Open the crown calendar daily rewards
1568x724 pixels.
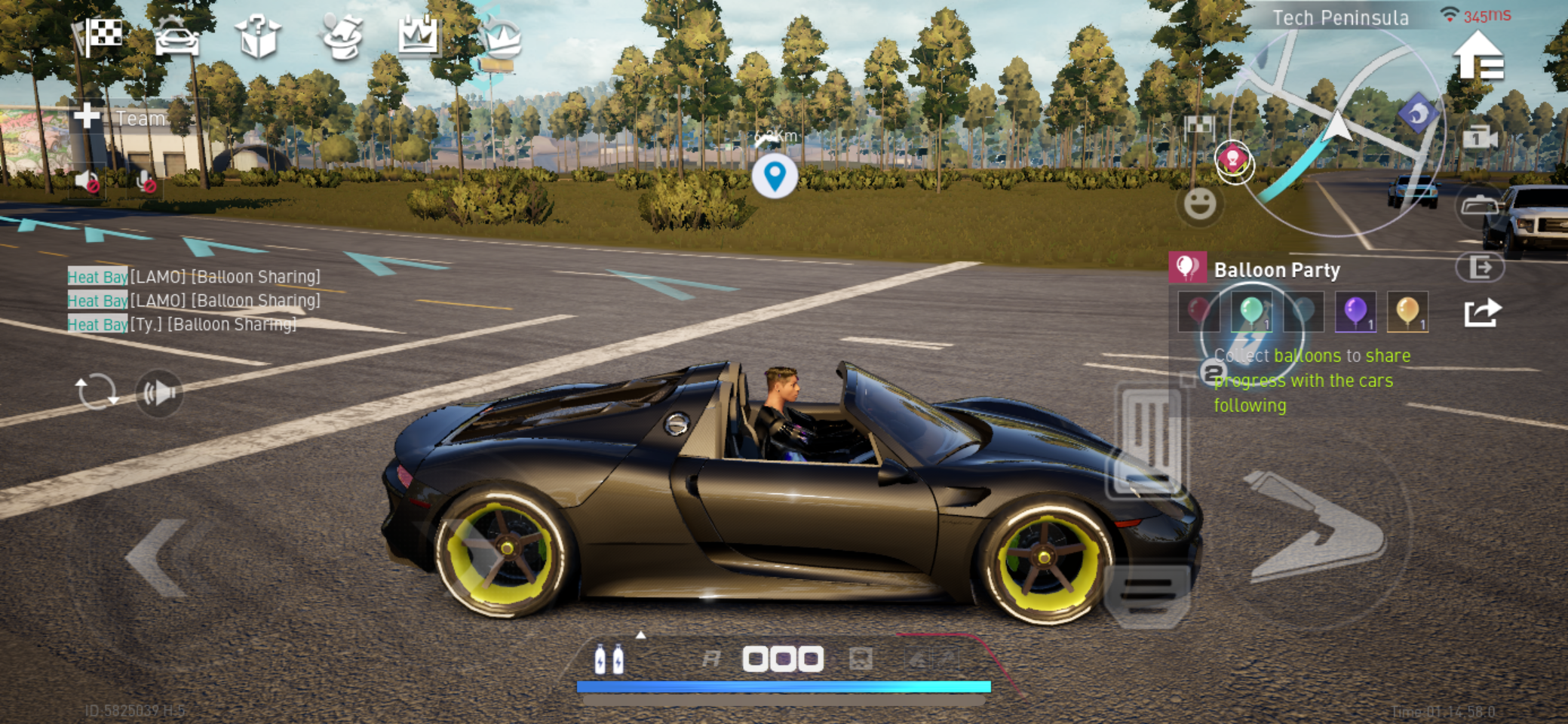(x=420, y=36)
